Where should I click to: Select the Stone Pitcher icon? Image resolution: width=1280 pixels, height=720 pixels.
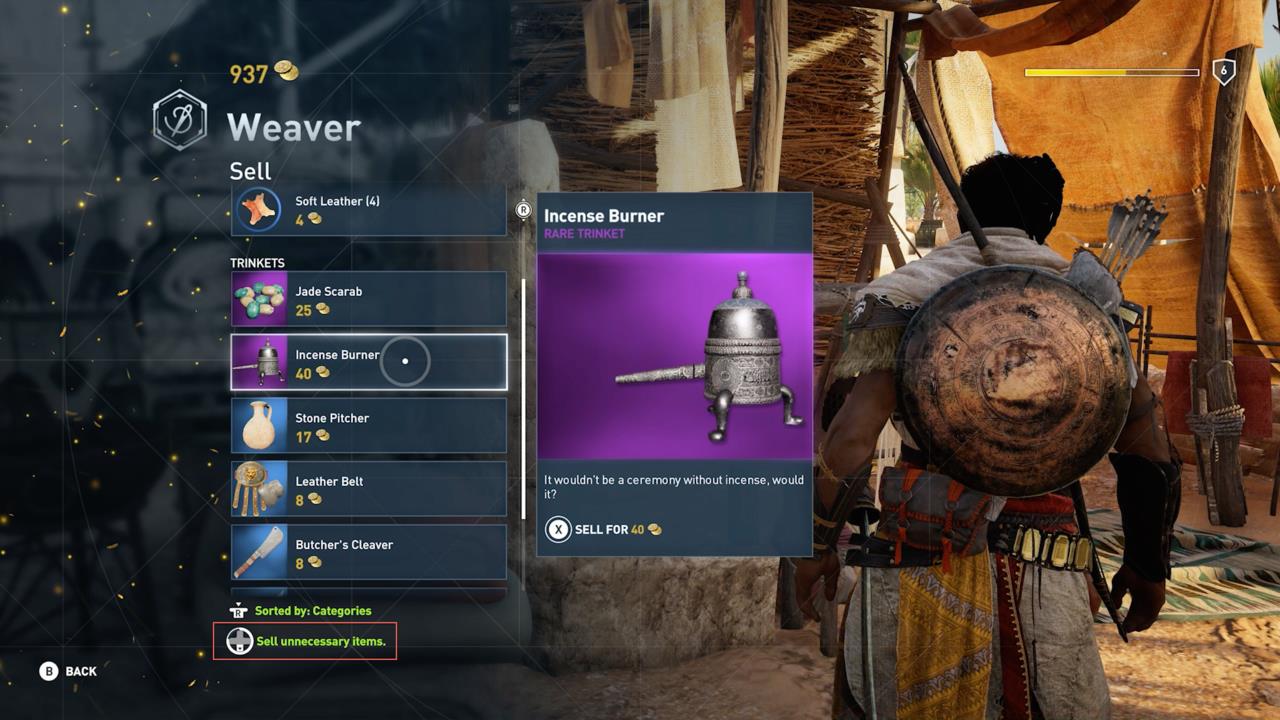pos(259,425)
